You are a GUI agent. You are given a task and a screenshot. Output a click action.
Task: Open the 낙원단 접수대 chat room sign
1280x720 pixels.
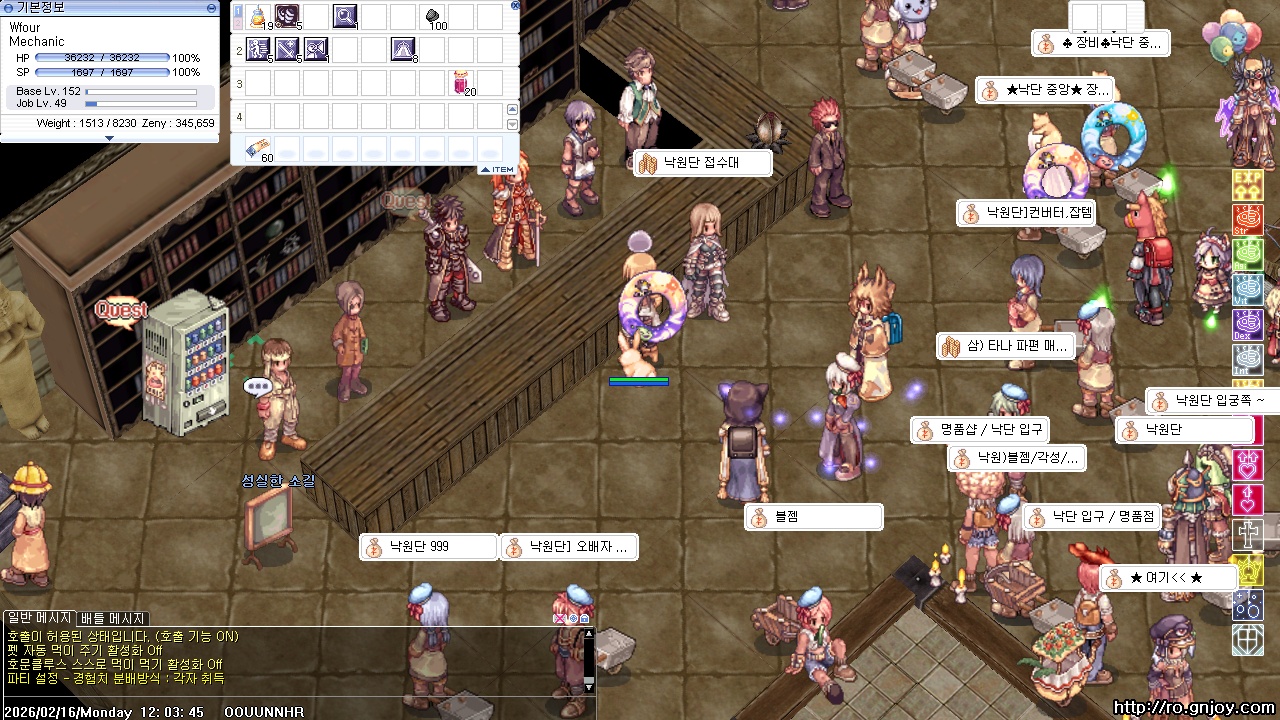pos(703,163)
